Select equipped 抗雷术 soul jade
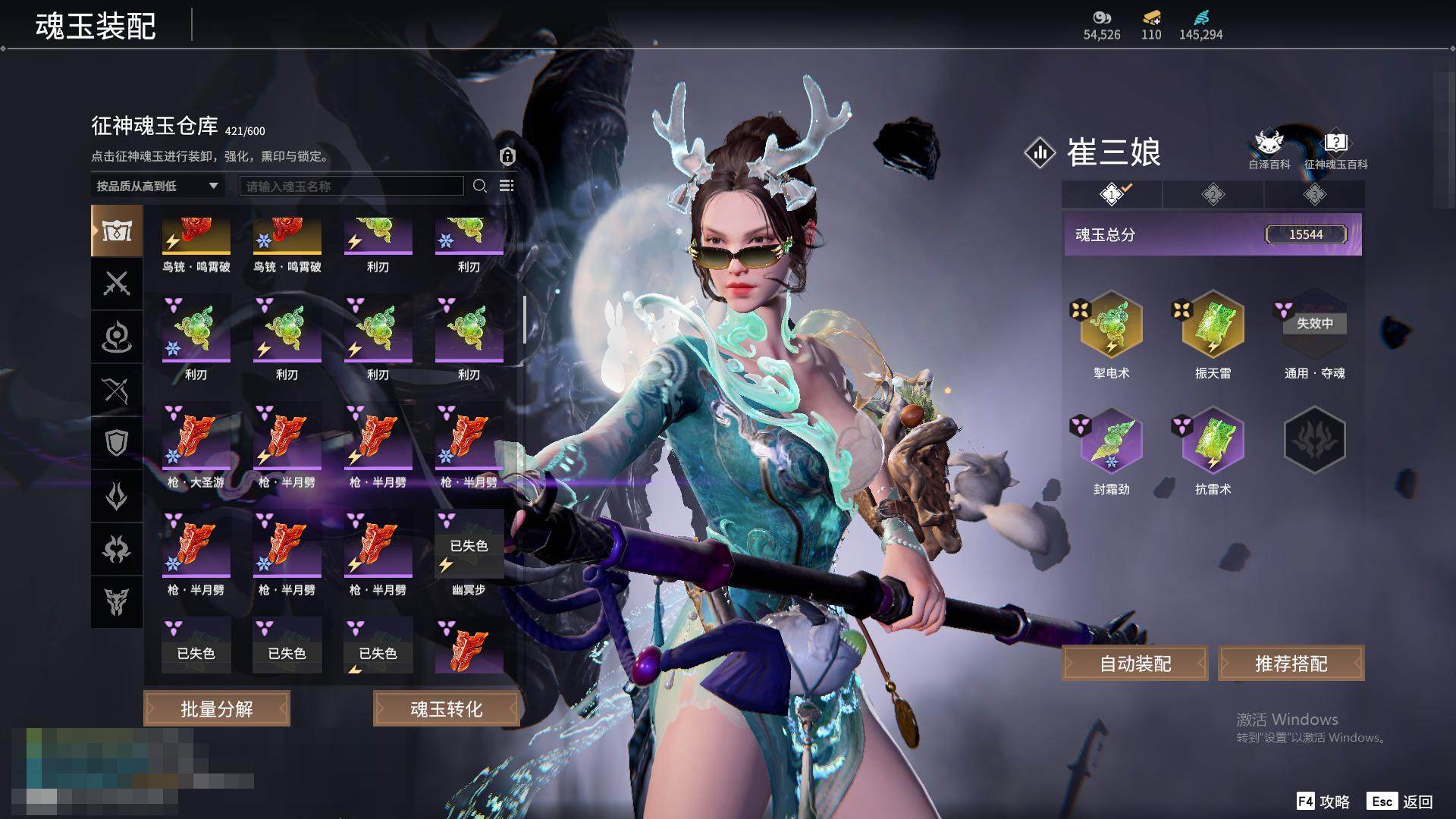The height and width of the screenshot is (819, 1456). coord(1213,441)
